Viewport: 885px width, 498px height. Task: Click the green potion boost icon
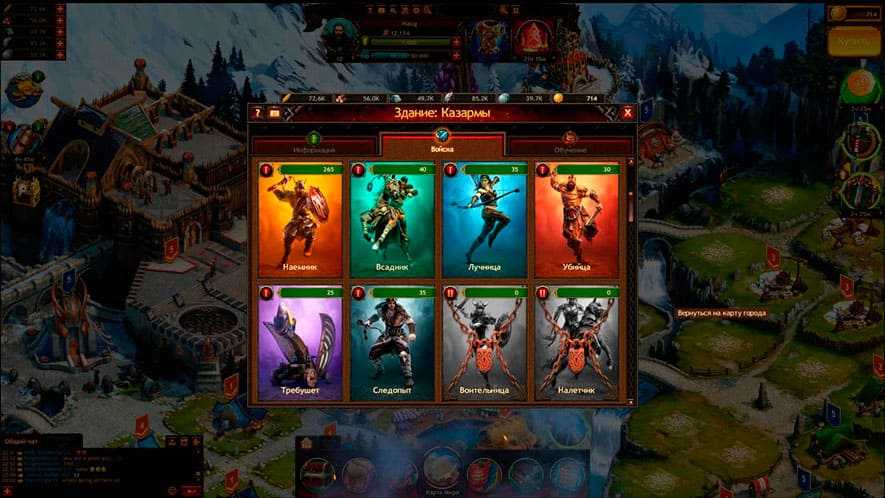tap(859, 85)
